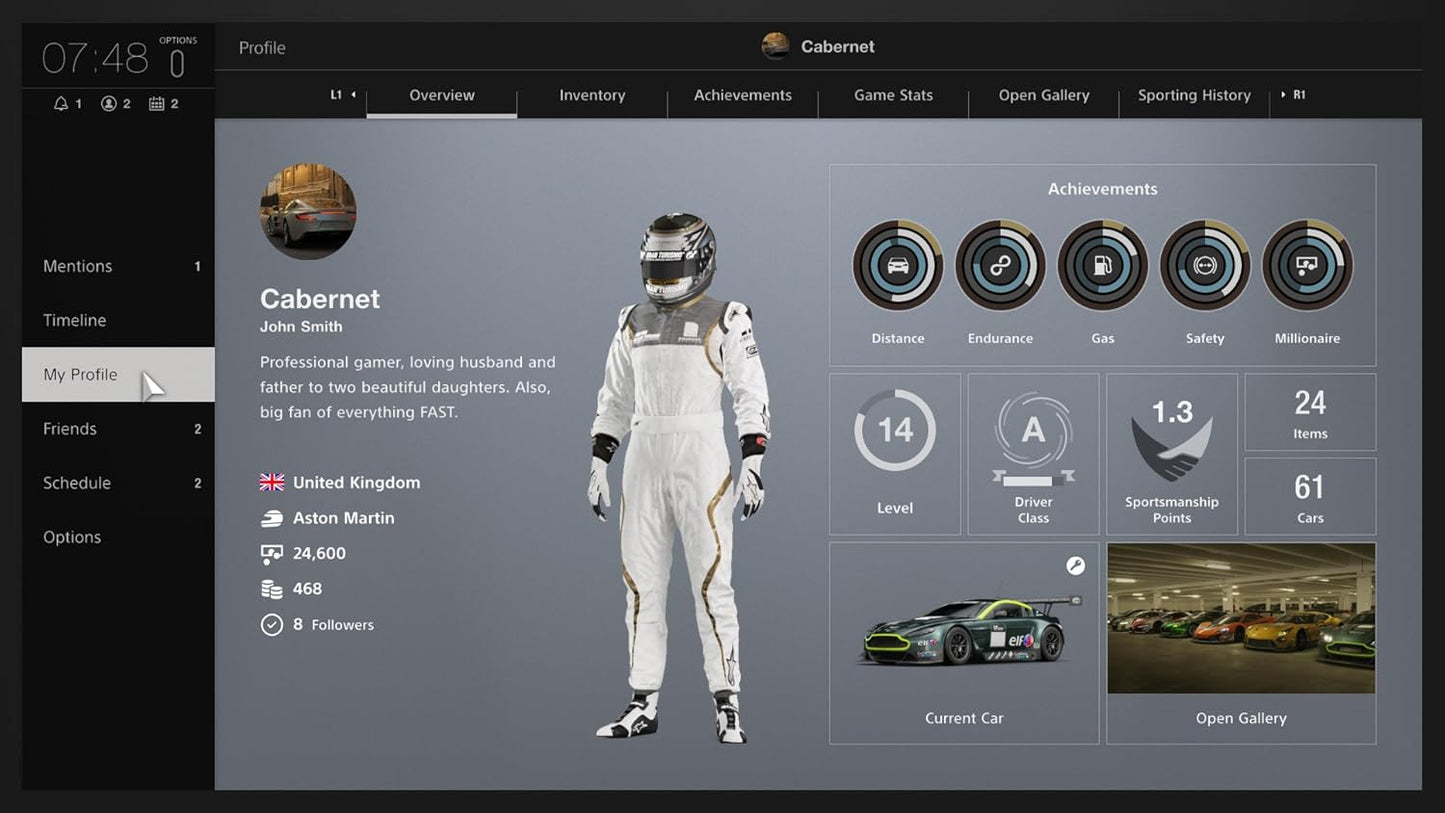Open the Distance achievement ring
Viewport: 1445px width, 813px height.
coord(897,265)
